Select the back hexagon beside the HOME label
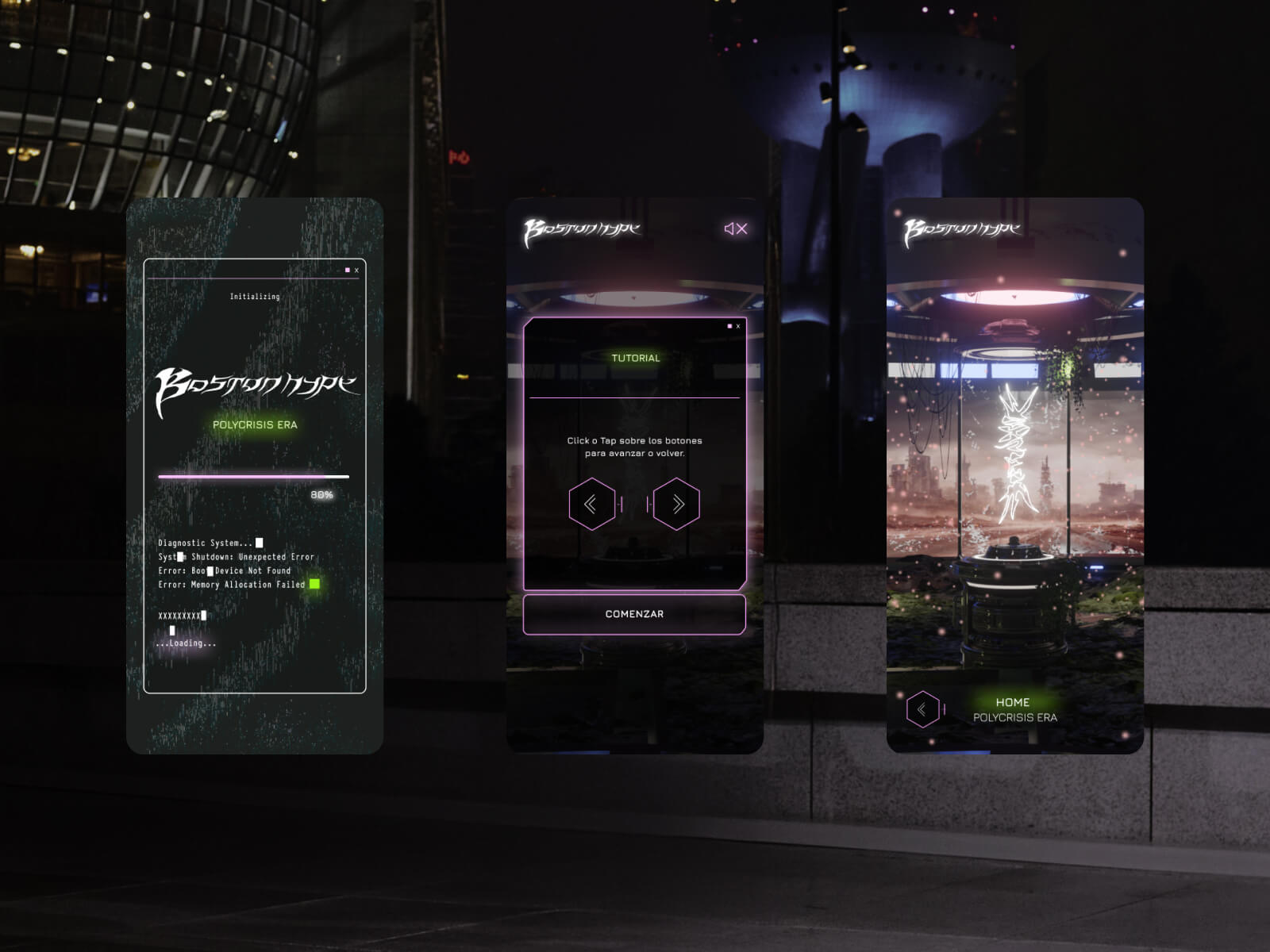 922,709
